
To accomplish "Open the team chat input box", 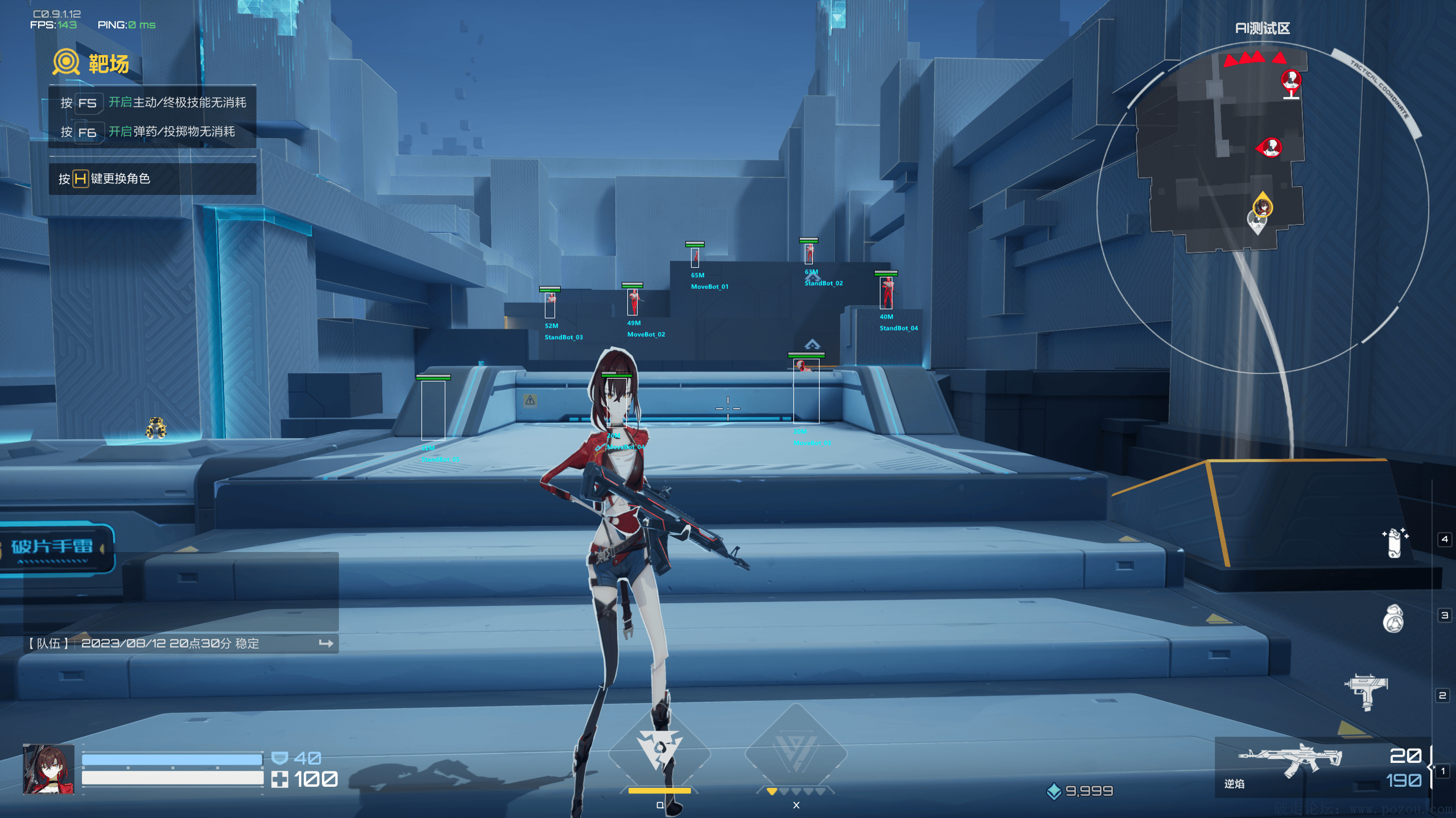I will 171,643.
